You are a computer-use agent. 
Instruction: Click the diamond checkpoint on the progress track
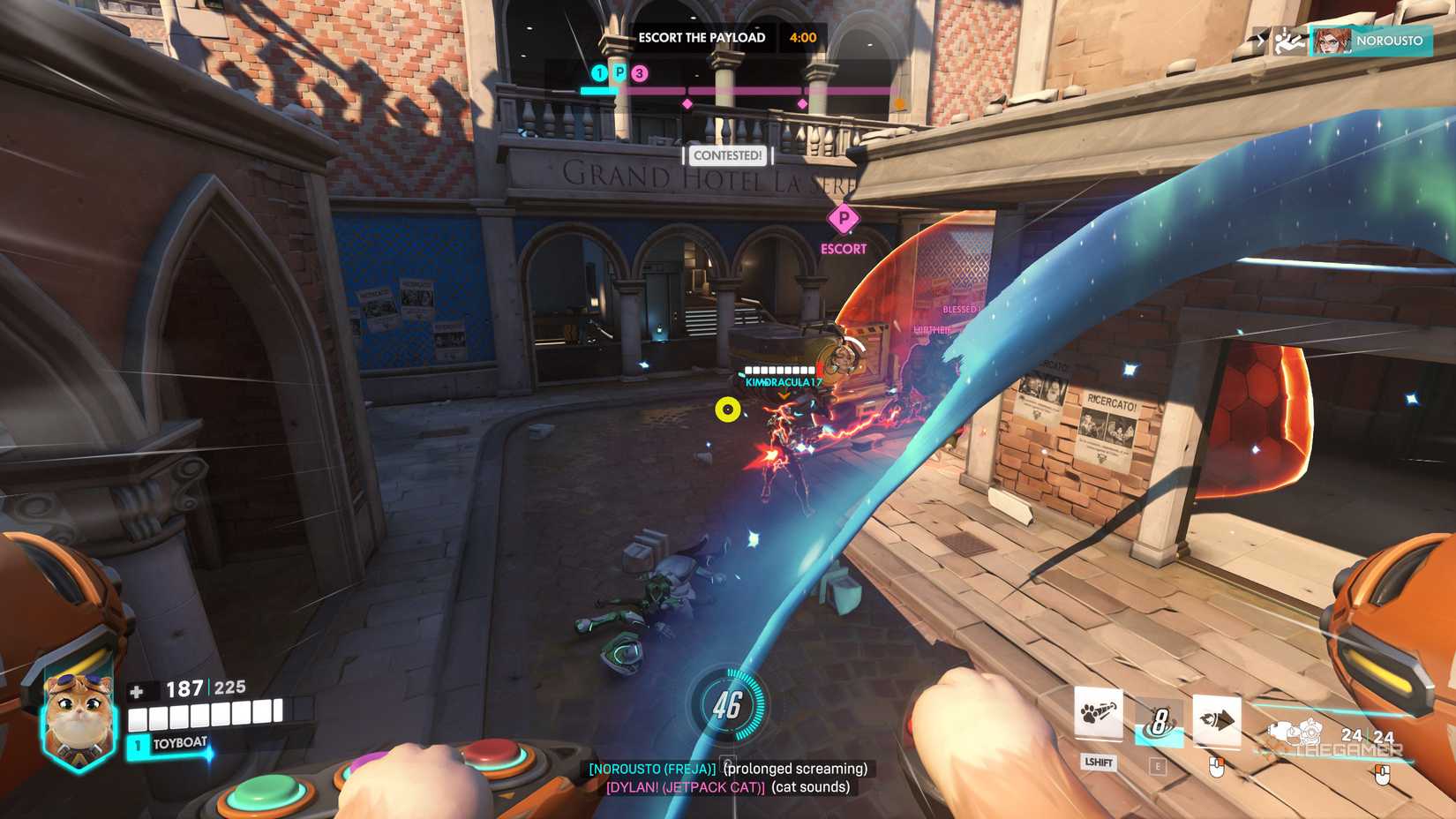[x=687, y=102]
